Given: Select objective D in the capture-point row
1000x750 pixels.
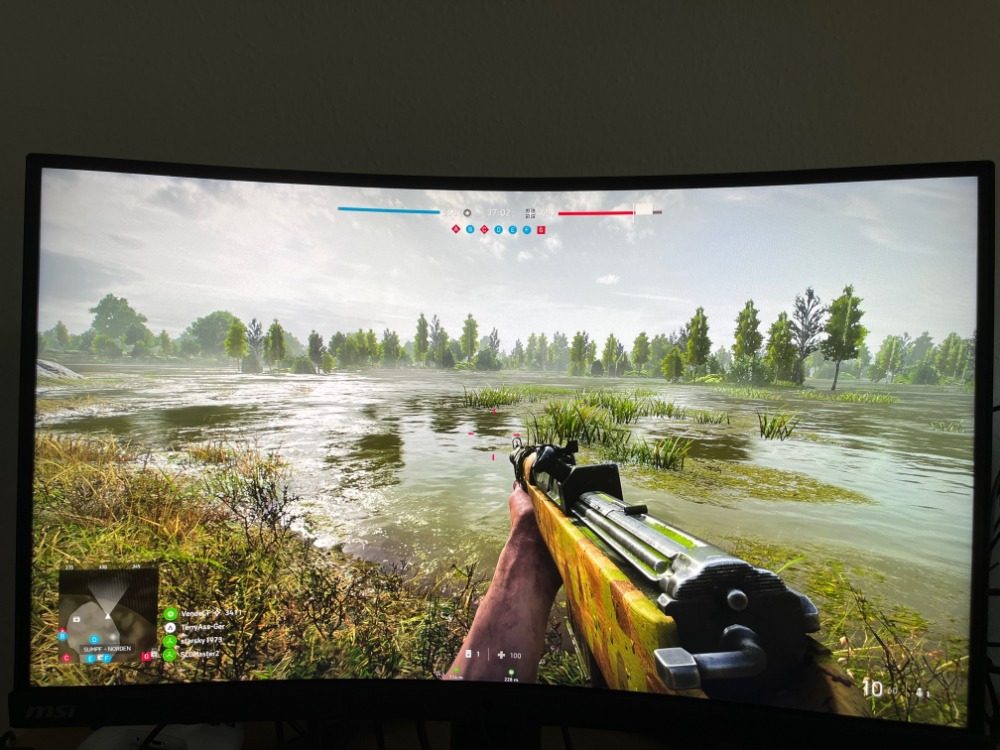Looking at the screenshot, I should tap(499, 229).
